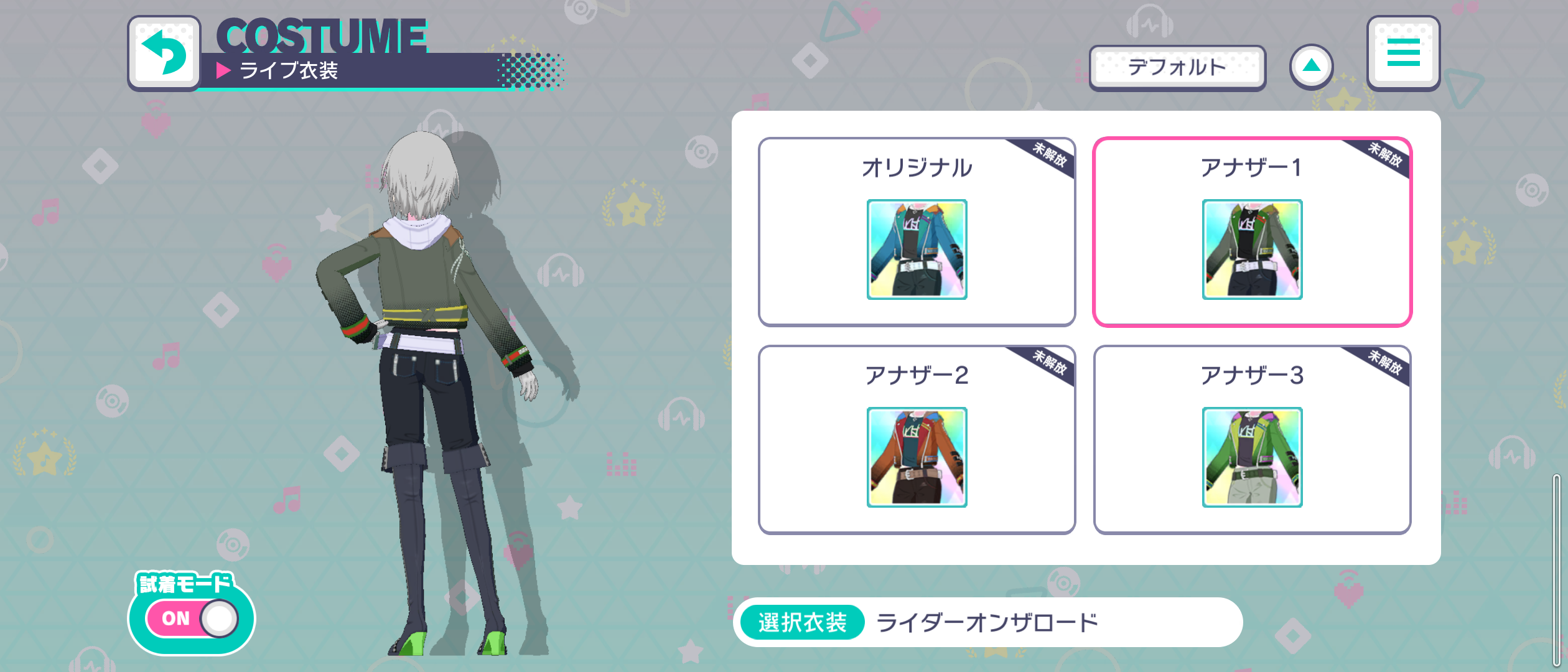Image resolution: width=1568 pixels, height=672 pixels.
Task: Select the アナザー1 costume thumbnail
Action: point(1253,248)
